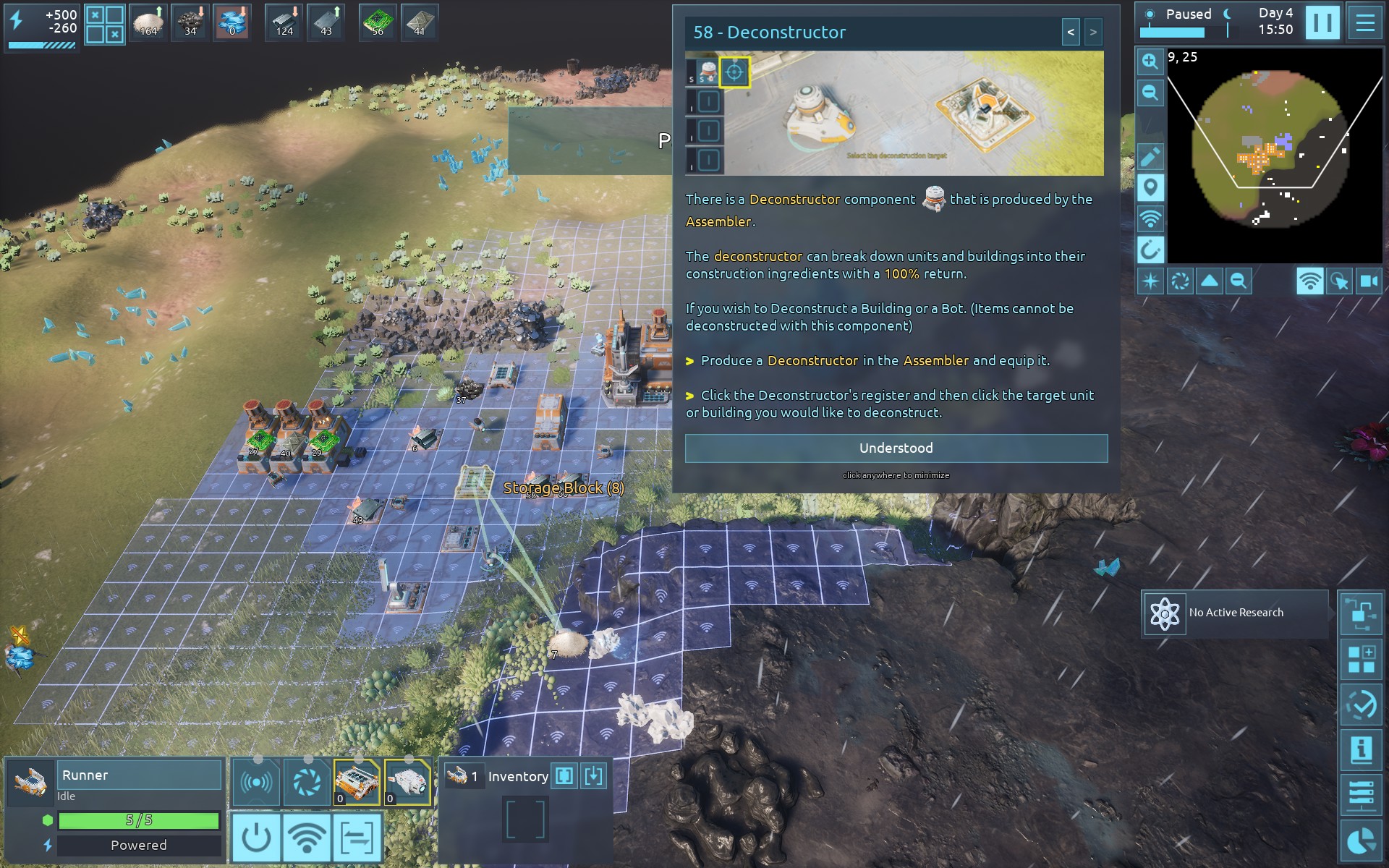Zoom in on the minimap
Image resolution: width=1389 pixels, height=868 pixels.
click(x=1150, y=61)
